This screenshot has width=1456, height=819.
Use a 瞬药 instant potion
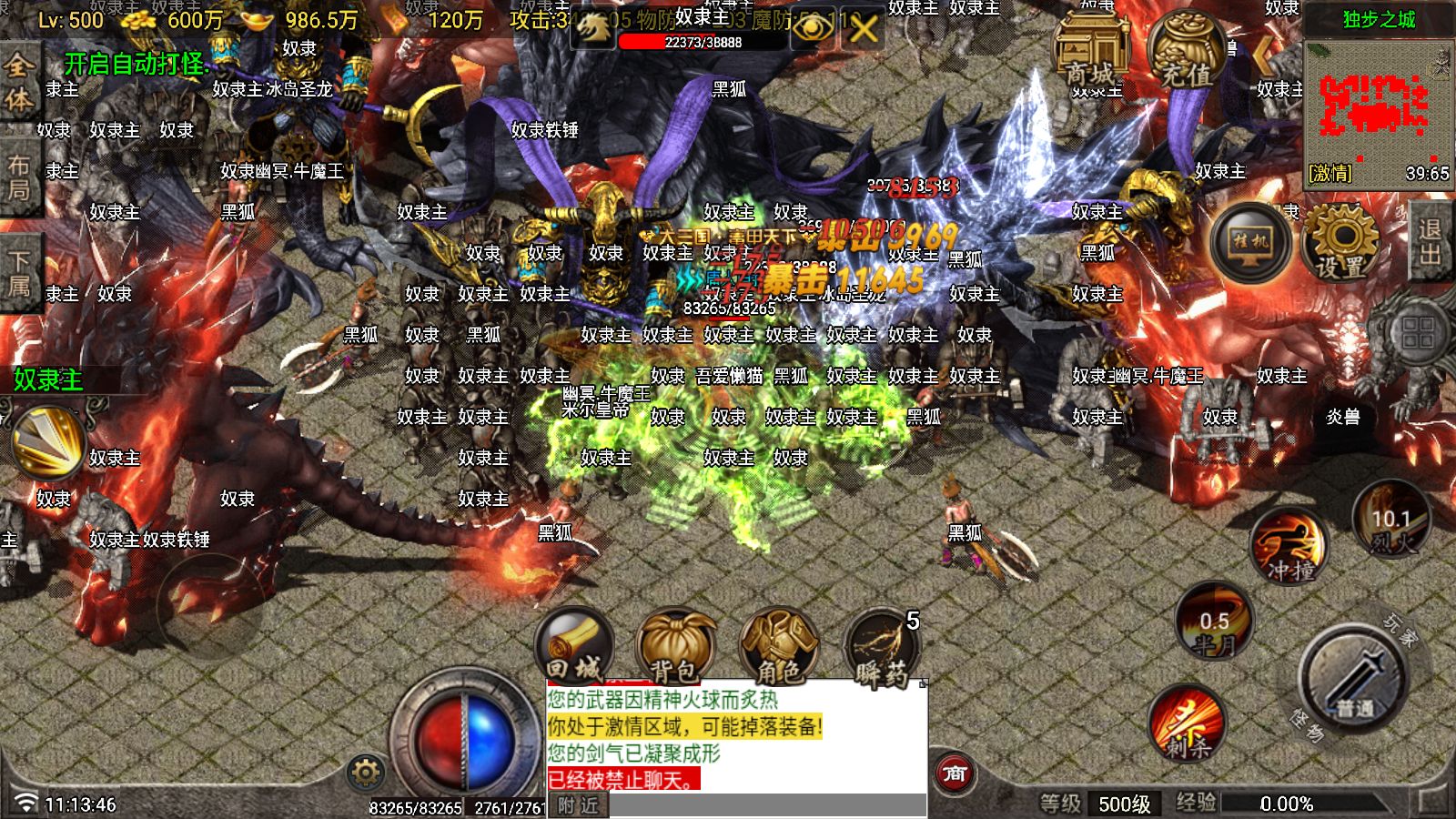880,646
